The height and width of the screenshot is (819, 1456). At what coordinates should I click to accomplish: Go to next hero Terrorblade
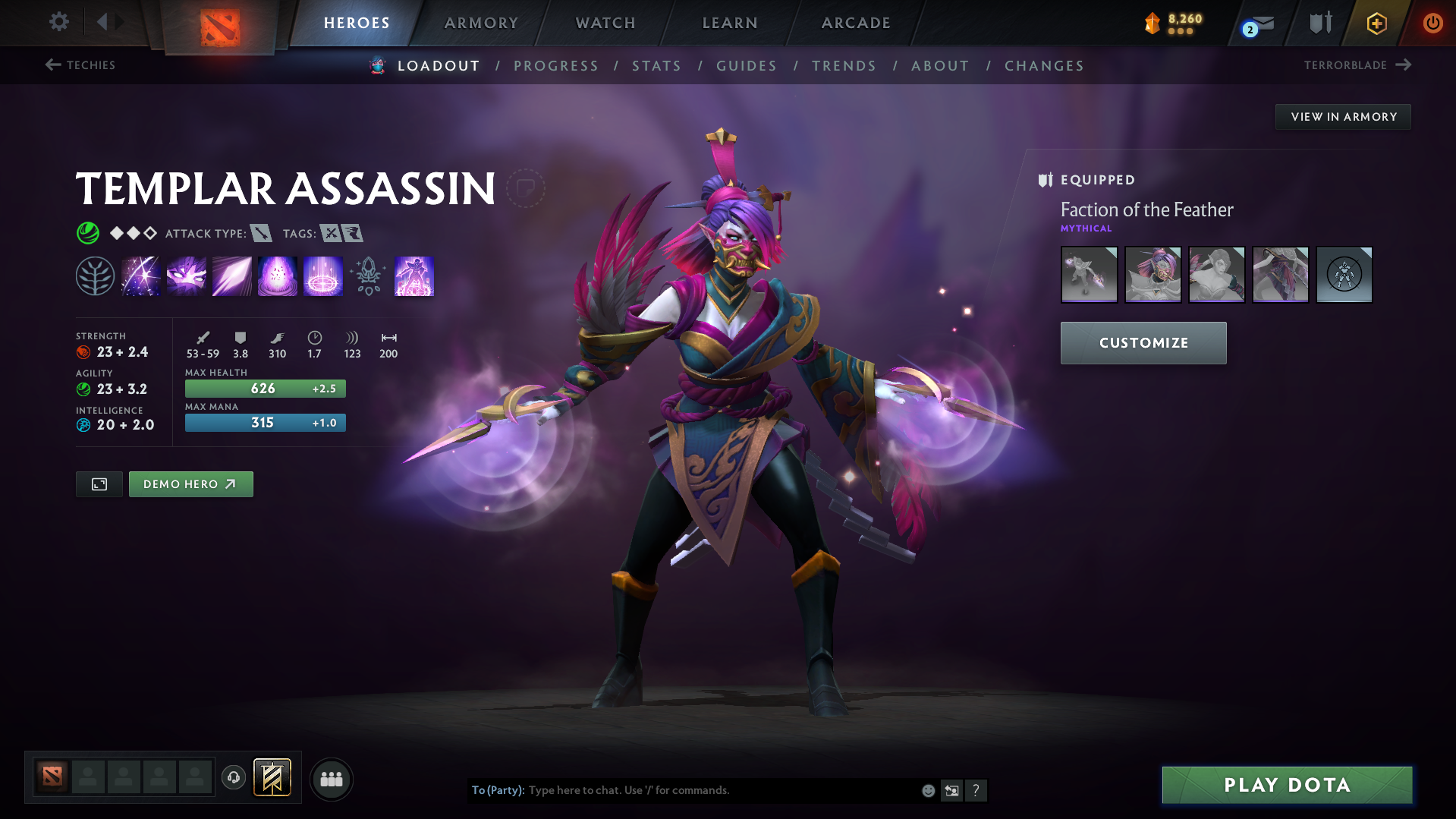coord(1357,65)
